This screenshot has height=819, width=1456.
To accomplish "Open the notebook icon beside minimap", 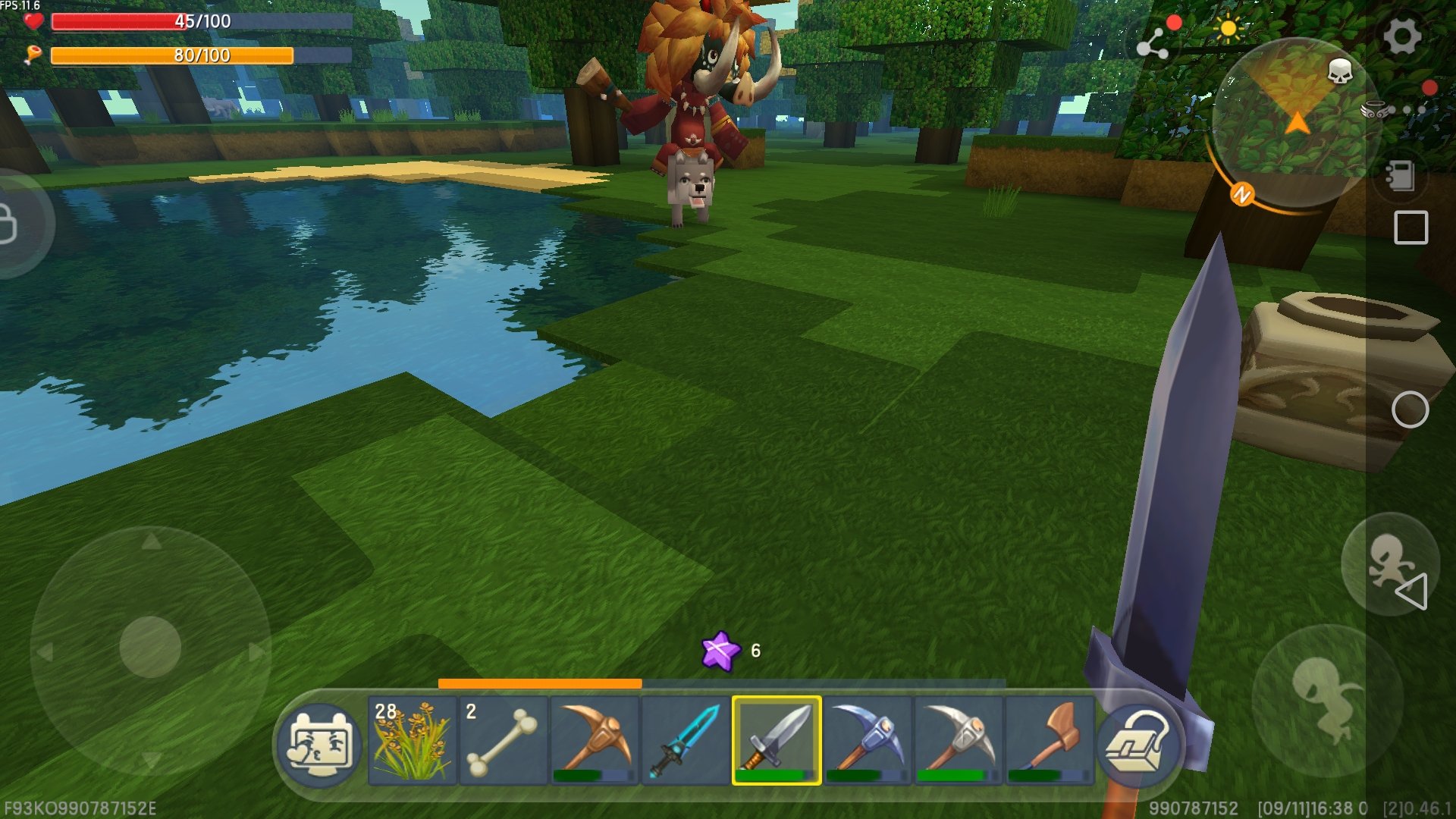I will click(x=1399, y=175).
